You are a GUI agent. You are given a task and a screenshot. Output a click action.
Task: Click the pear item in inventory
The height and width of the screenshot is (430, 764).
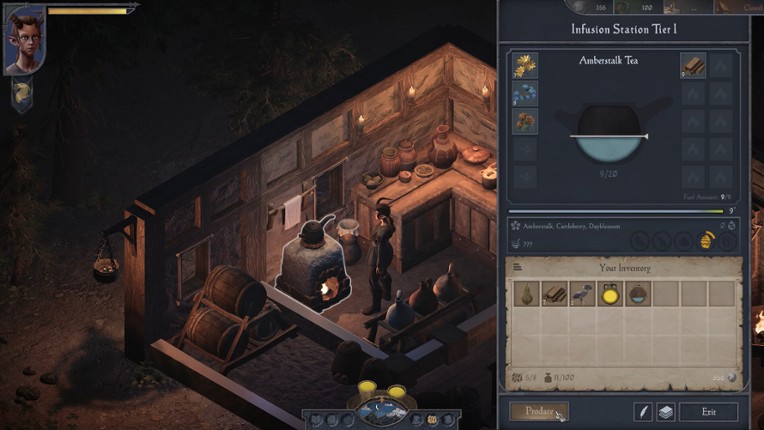526,293
